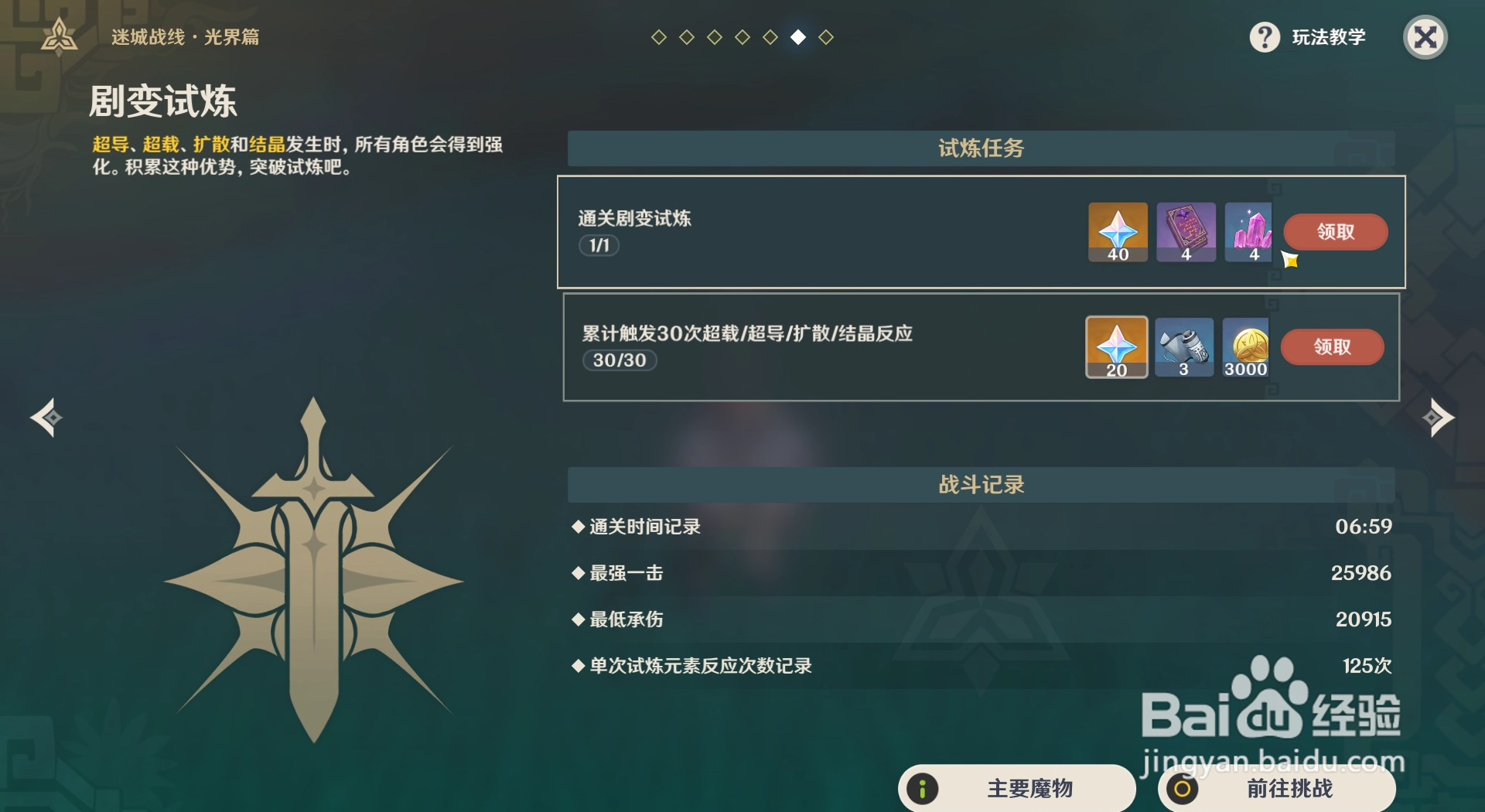This screenshot has height=812, width=1485.
Task: Claim the 通关剧变试炼 reward via 领取
Action: tap(1336, 231)
